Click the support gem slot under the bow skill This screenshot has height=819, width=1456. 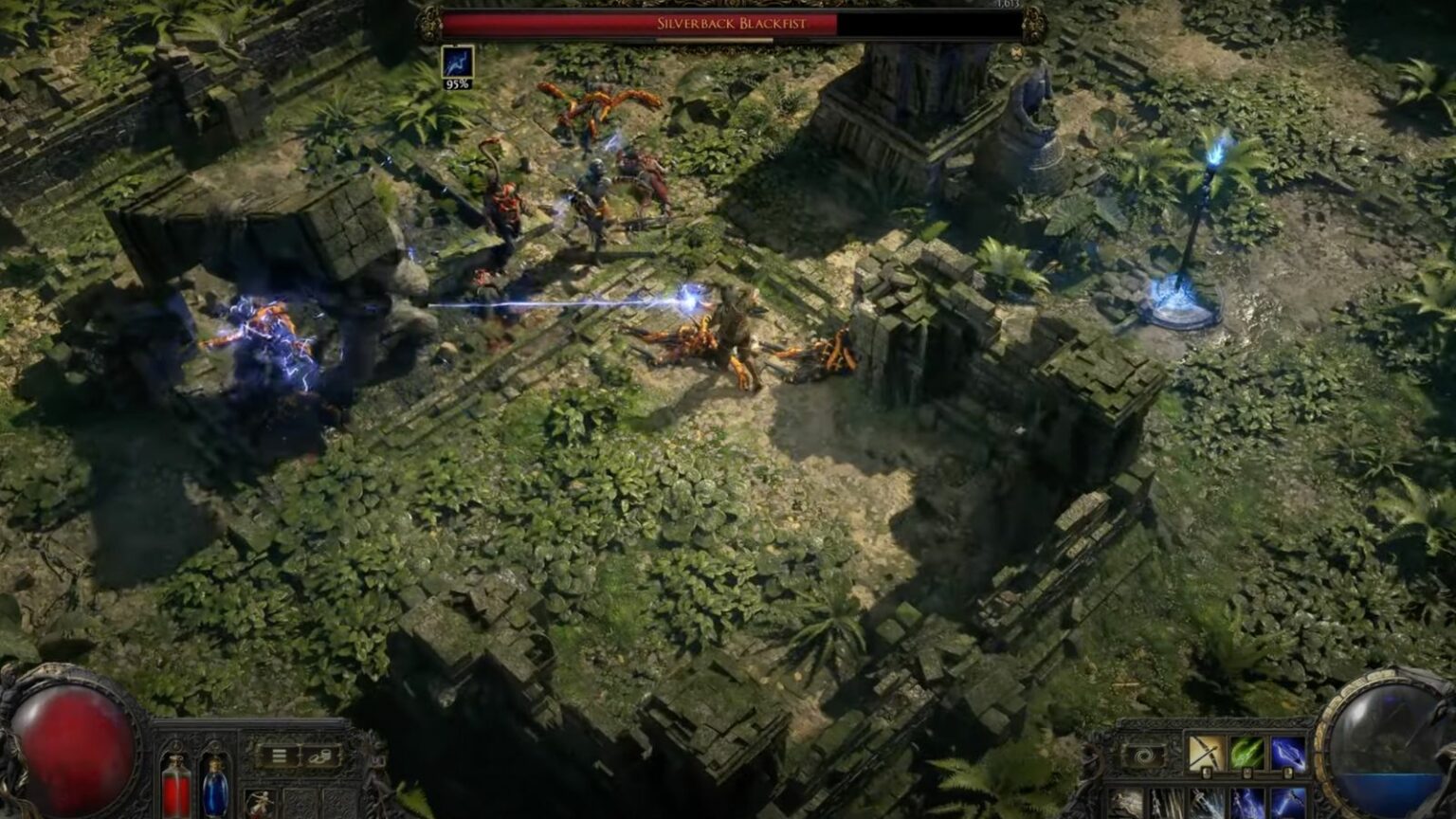pyautogui.click(x=1206, y=773)
